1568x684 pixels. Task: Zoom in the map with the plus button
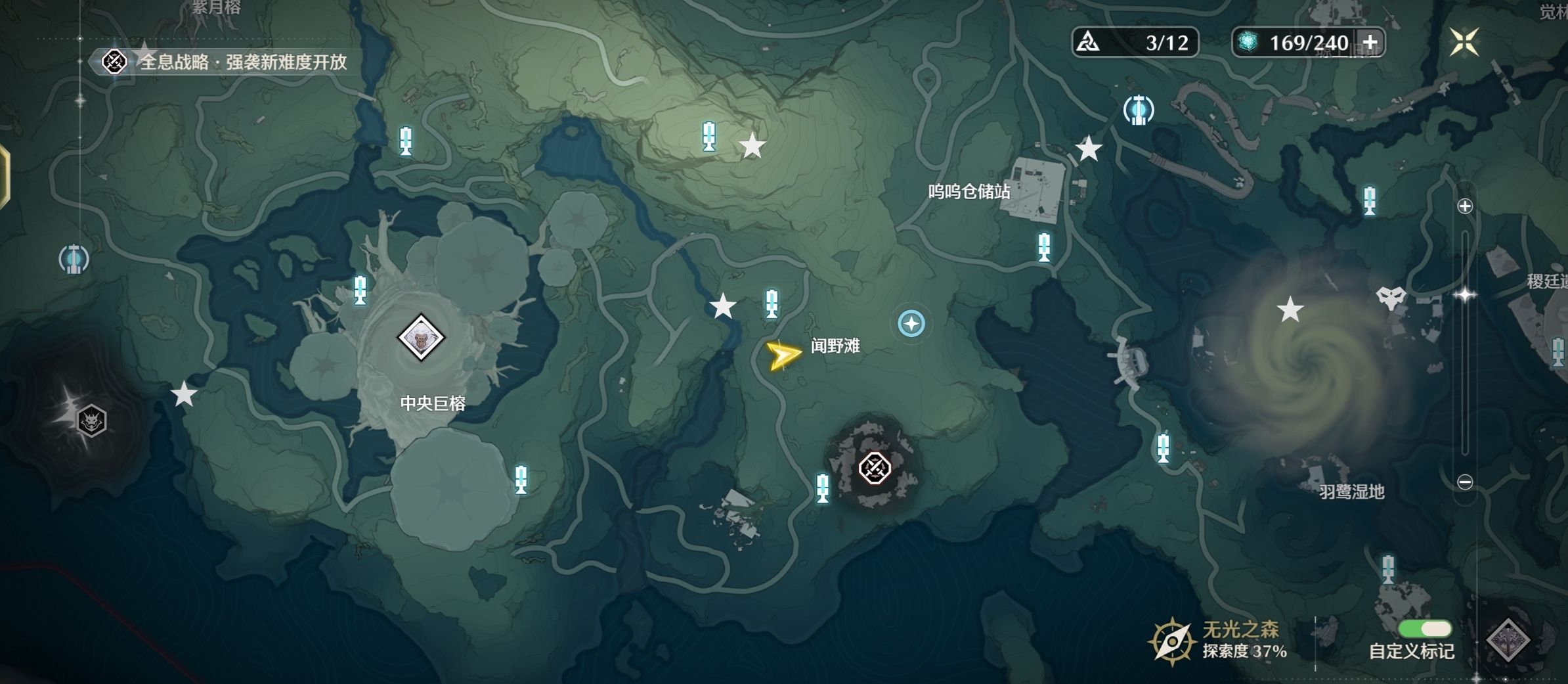1465,206
